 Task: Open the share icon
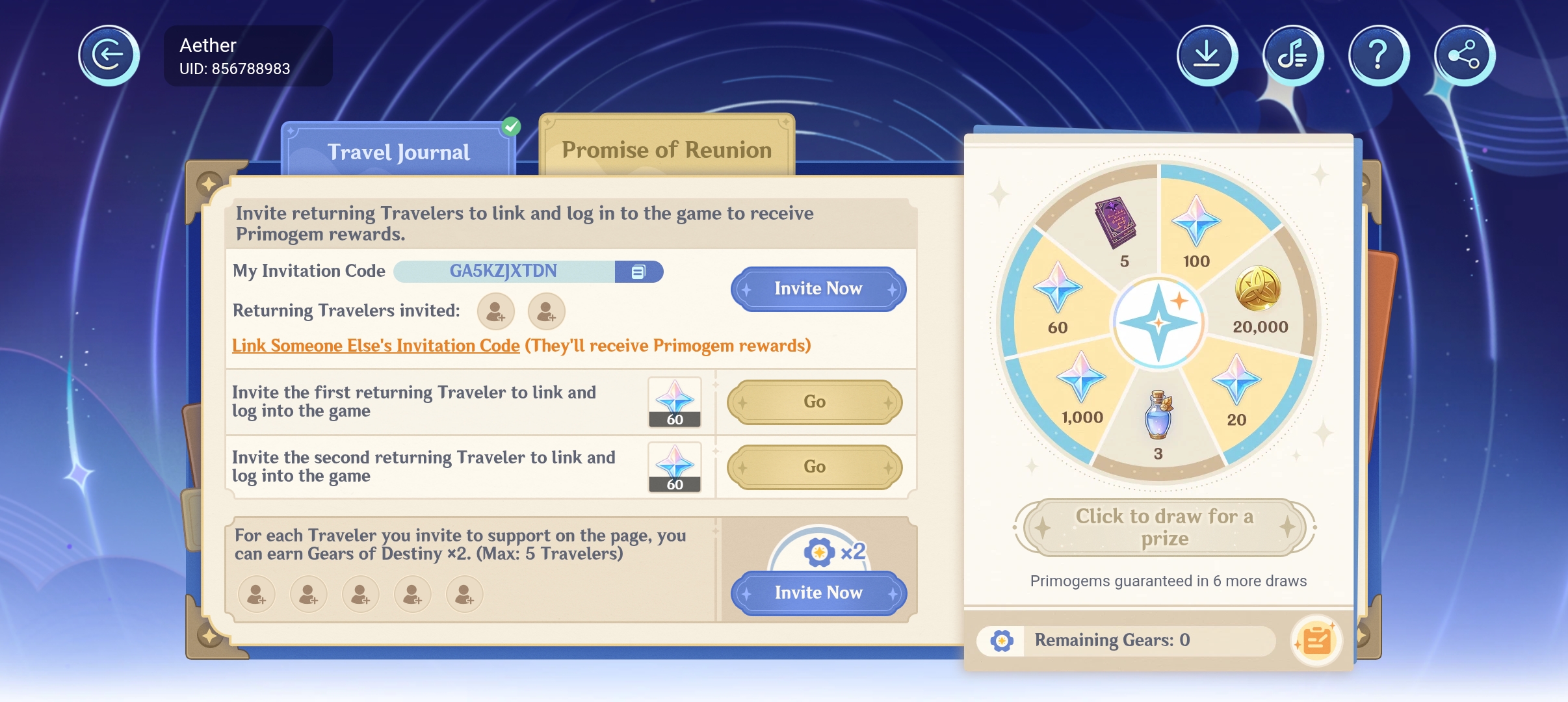(x=1463, y=55)
